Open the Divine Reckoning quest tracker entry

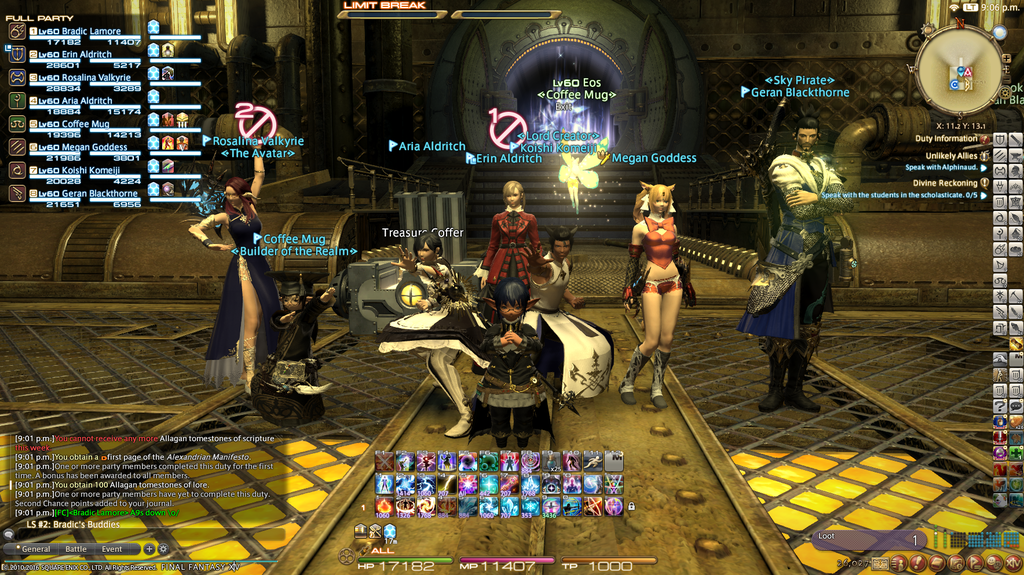[x=945, y=183]
